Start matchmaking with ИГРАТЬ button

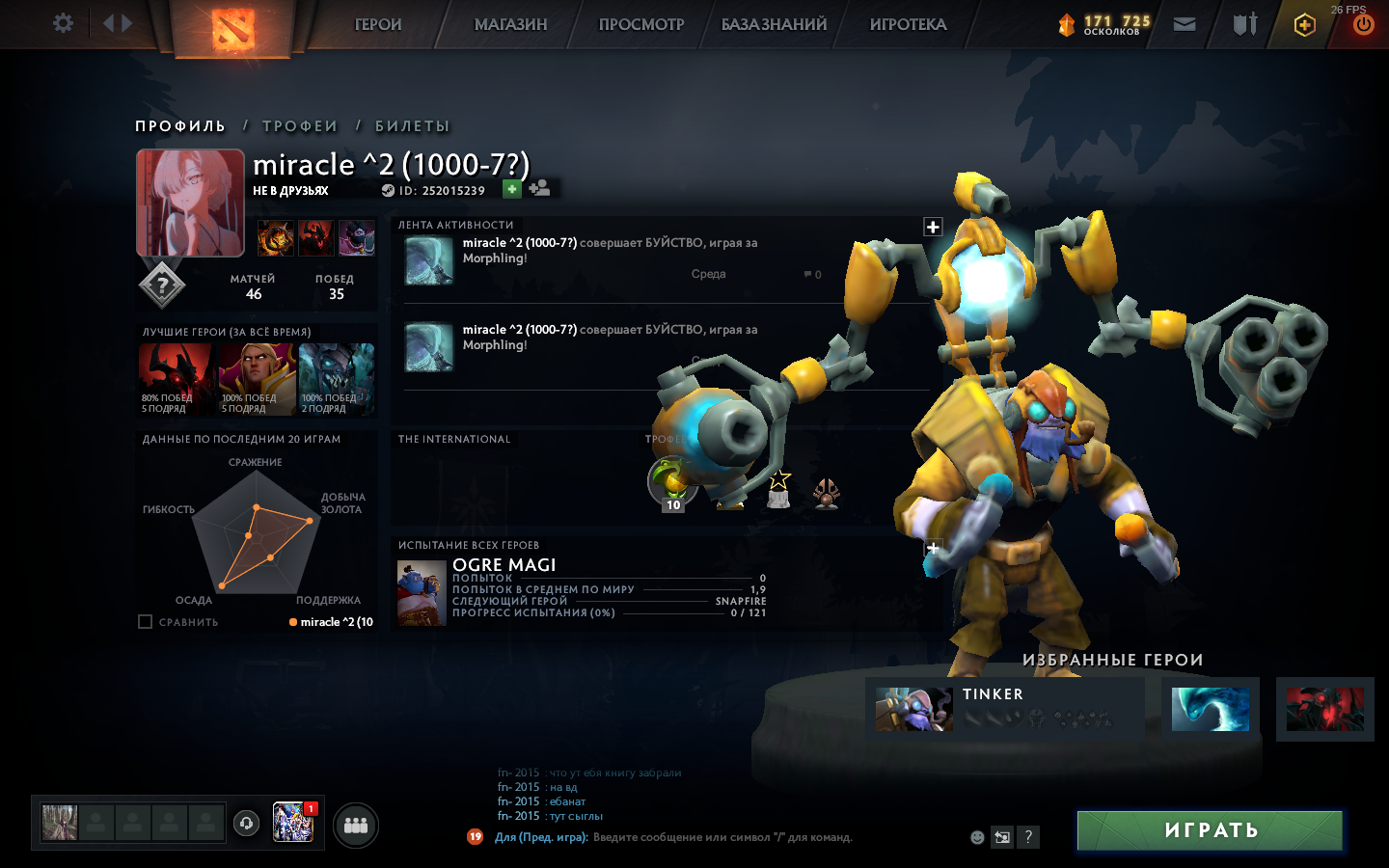coord(1210,830)
